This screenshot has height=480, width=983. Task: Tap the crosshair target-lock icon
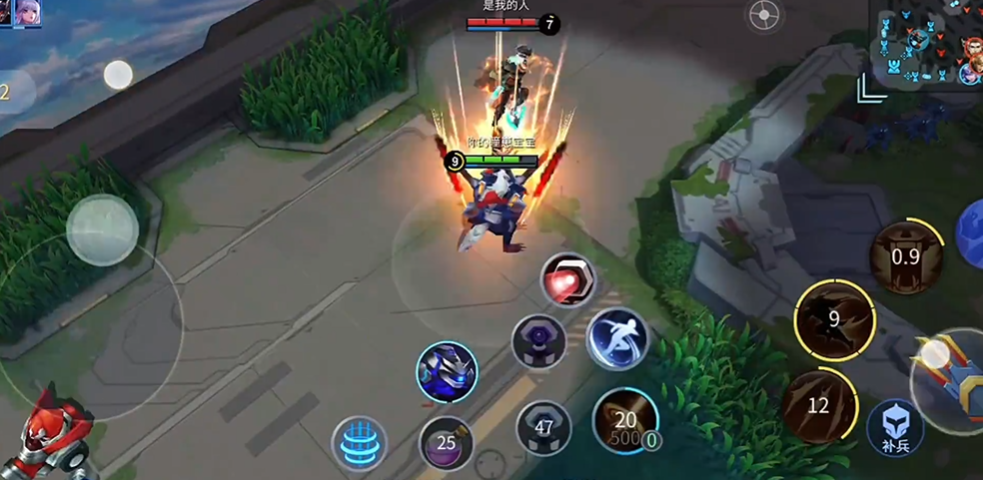click(x=764, y=16)
